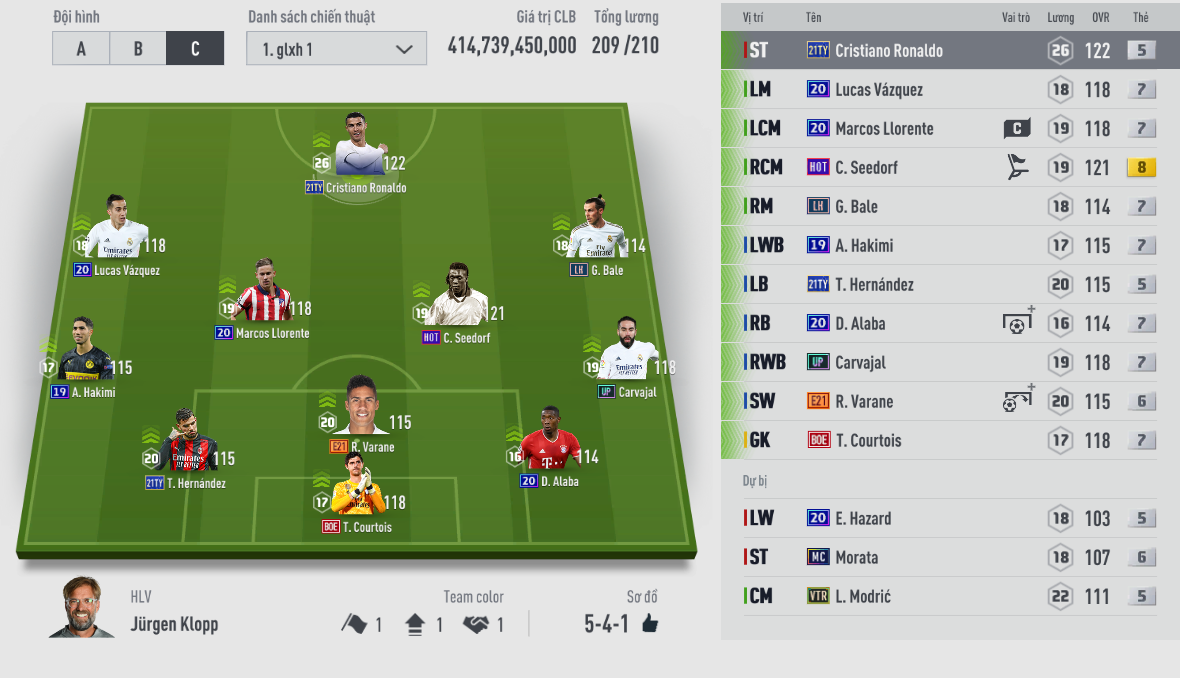Switch to squad tab B
Image resolution: width=1180 pixels, height=678 pixels.
pyautogui.click(x=138, y=49)
